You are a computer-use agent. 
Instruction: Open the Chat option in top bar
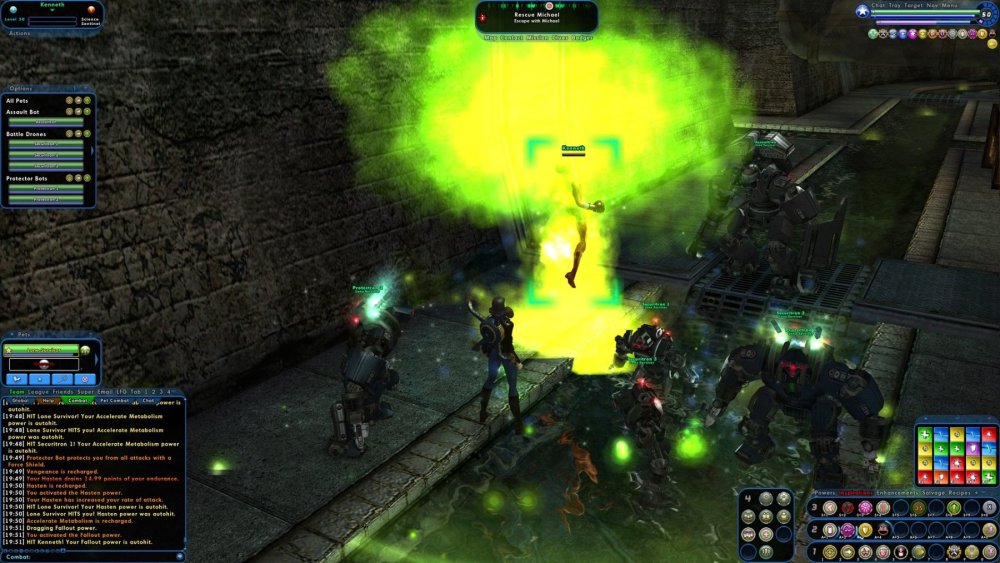tap(878, 5)
